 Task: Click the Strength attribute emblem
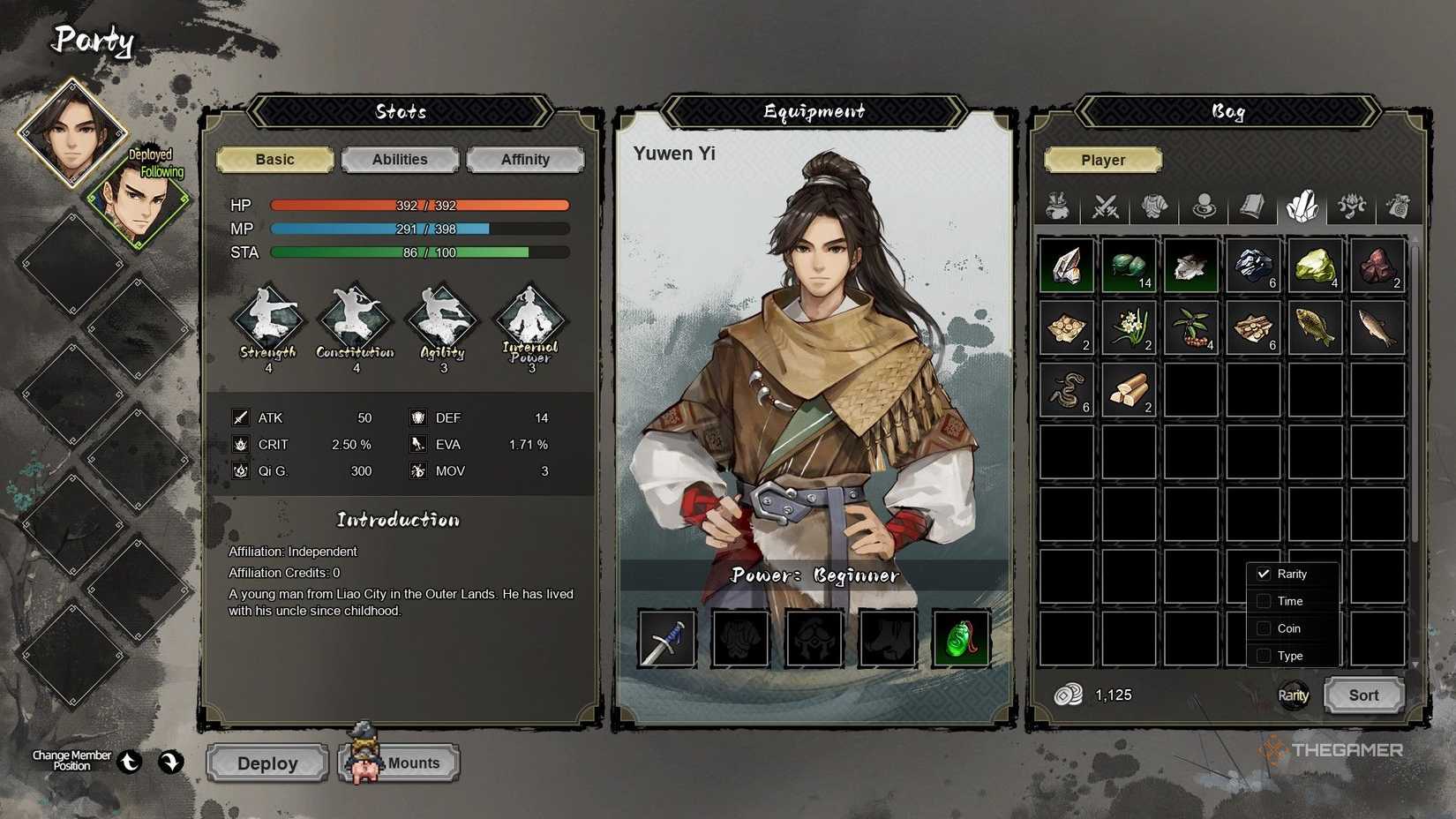click(268, 322)
